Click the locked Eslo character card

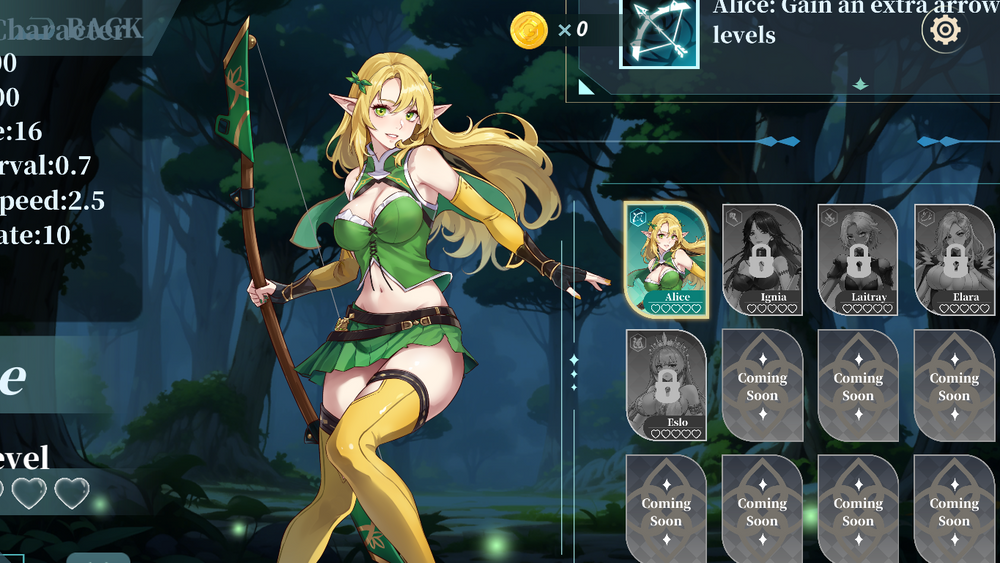(x=666, y=385)
